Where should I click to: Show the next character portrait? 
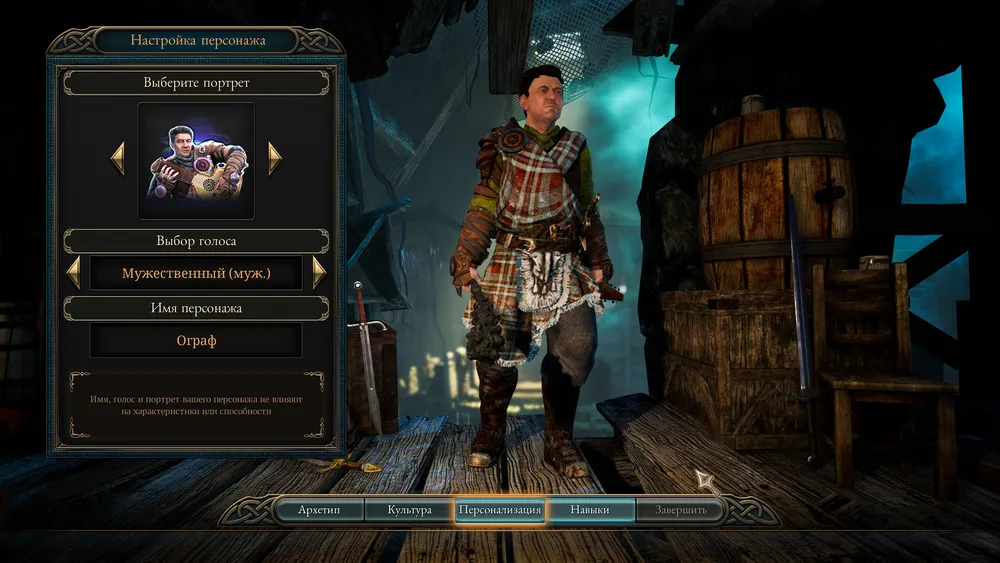(x=275, y=158)
